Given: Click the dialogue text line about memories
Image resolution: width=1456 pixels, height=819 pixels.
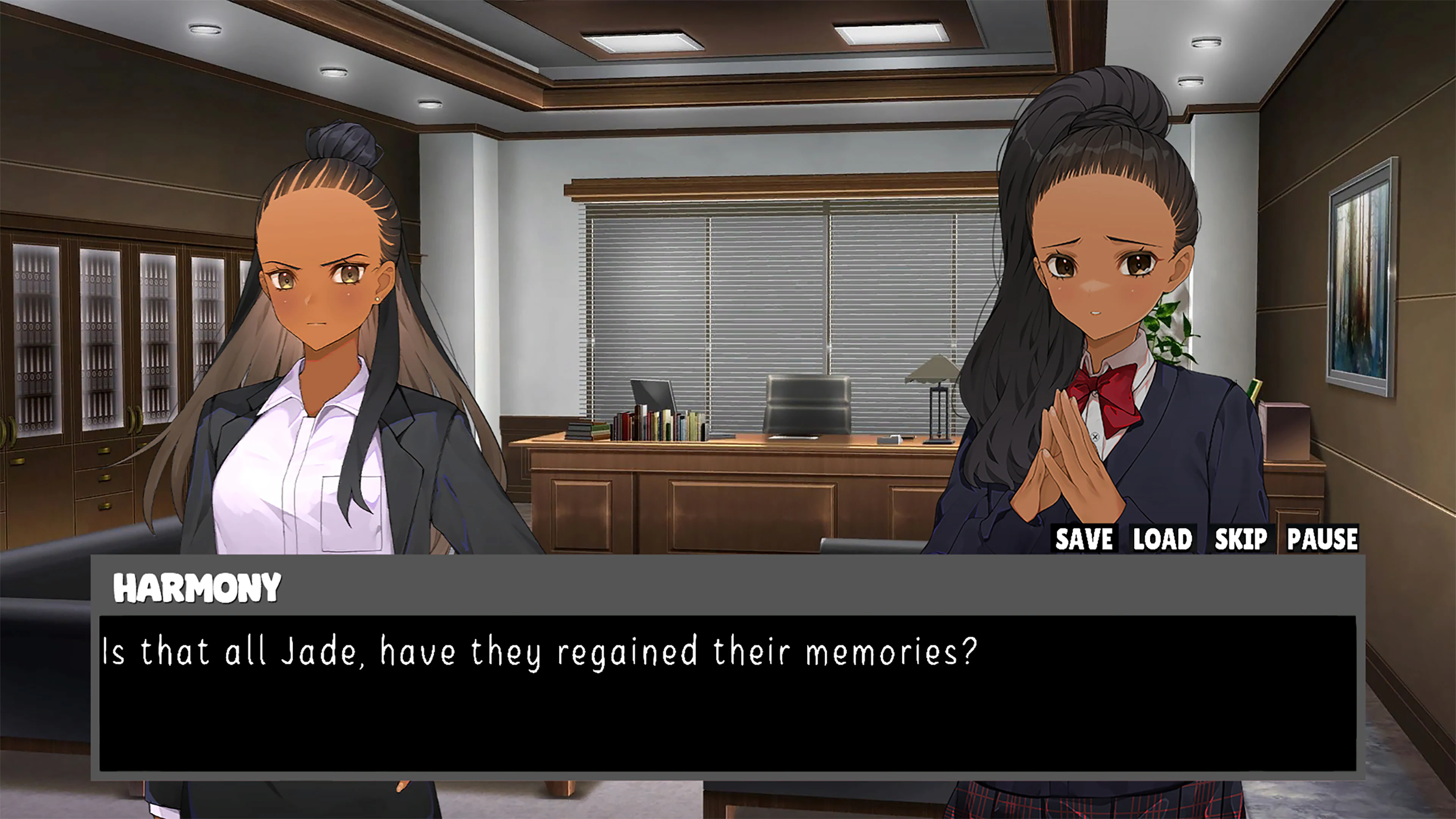Looking at the screenshot, I should 537,650.
